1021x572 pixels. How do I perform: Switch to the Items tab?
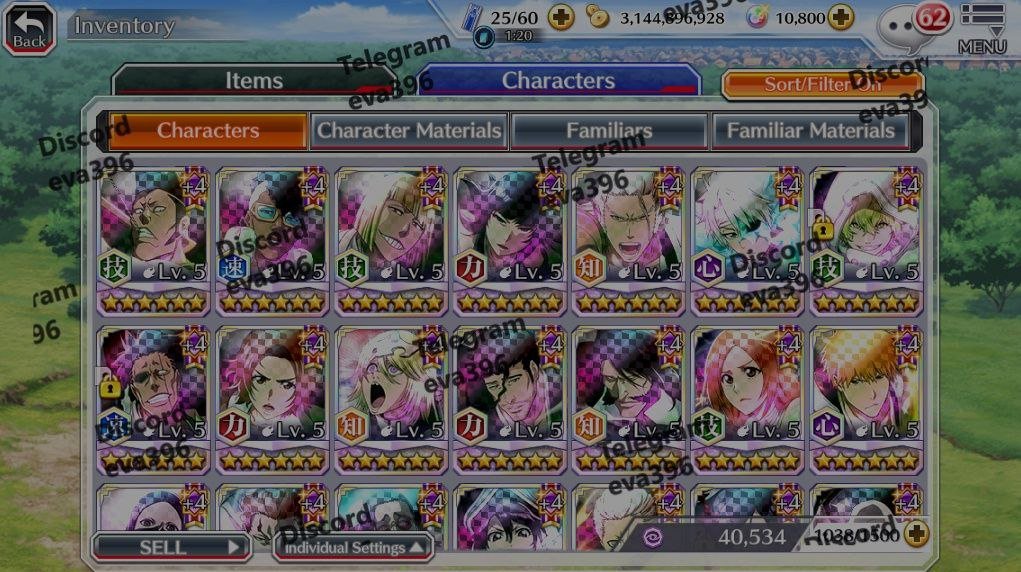(254, 81)
